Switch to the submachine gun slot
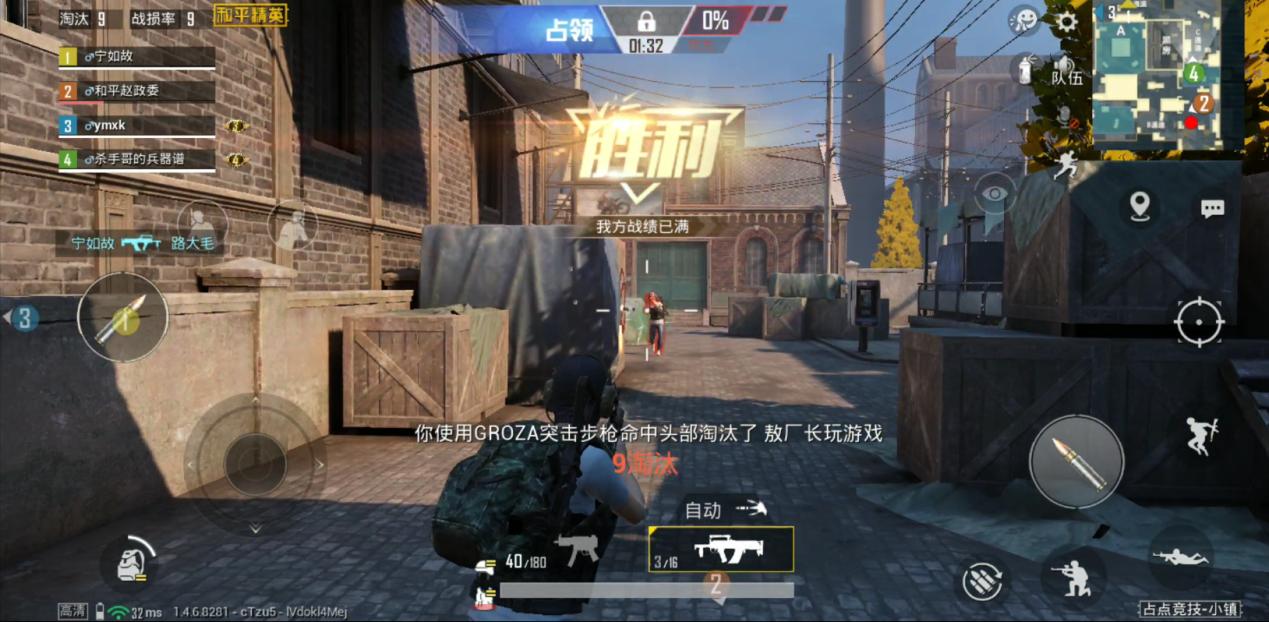 [x=577, y=549]
